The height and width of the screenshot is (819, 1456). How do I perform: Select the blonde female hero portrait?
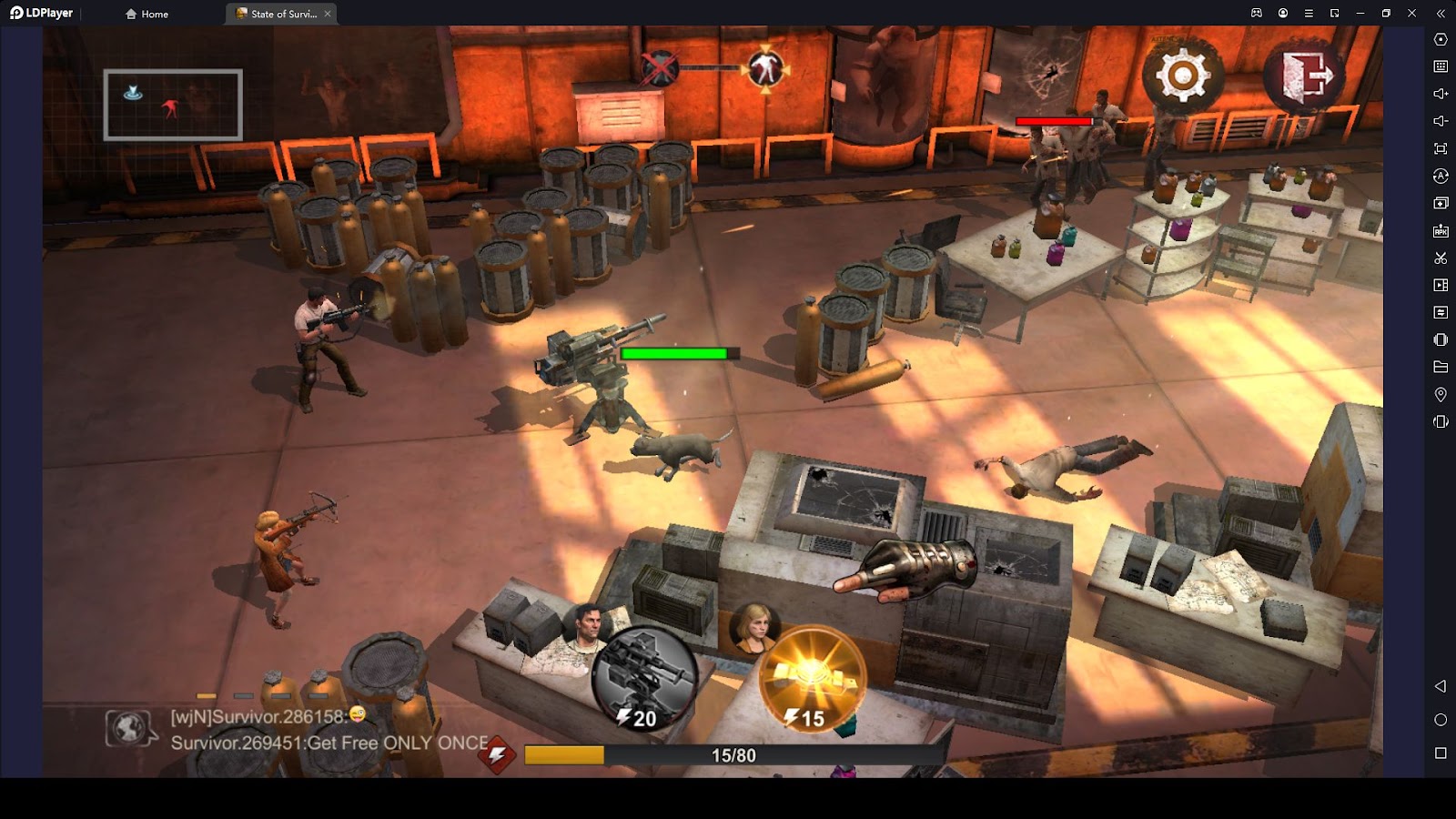click(753, 628)
